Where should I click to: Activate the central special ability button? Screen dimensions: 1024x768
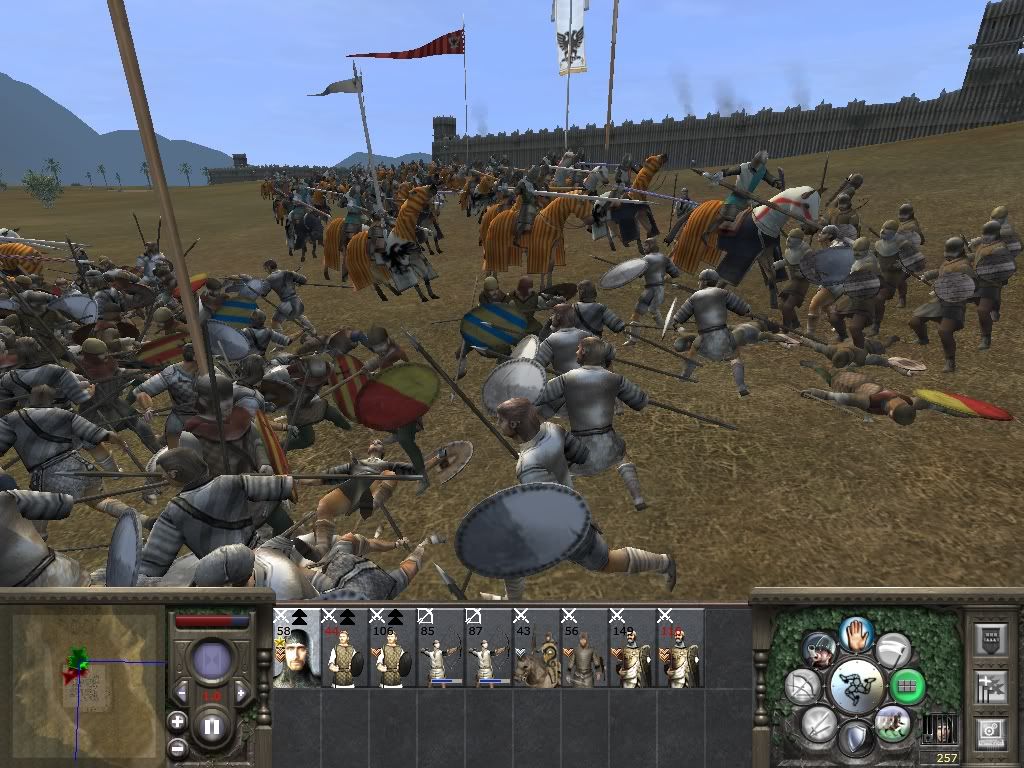856,687
